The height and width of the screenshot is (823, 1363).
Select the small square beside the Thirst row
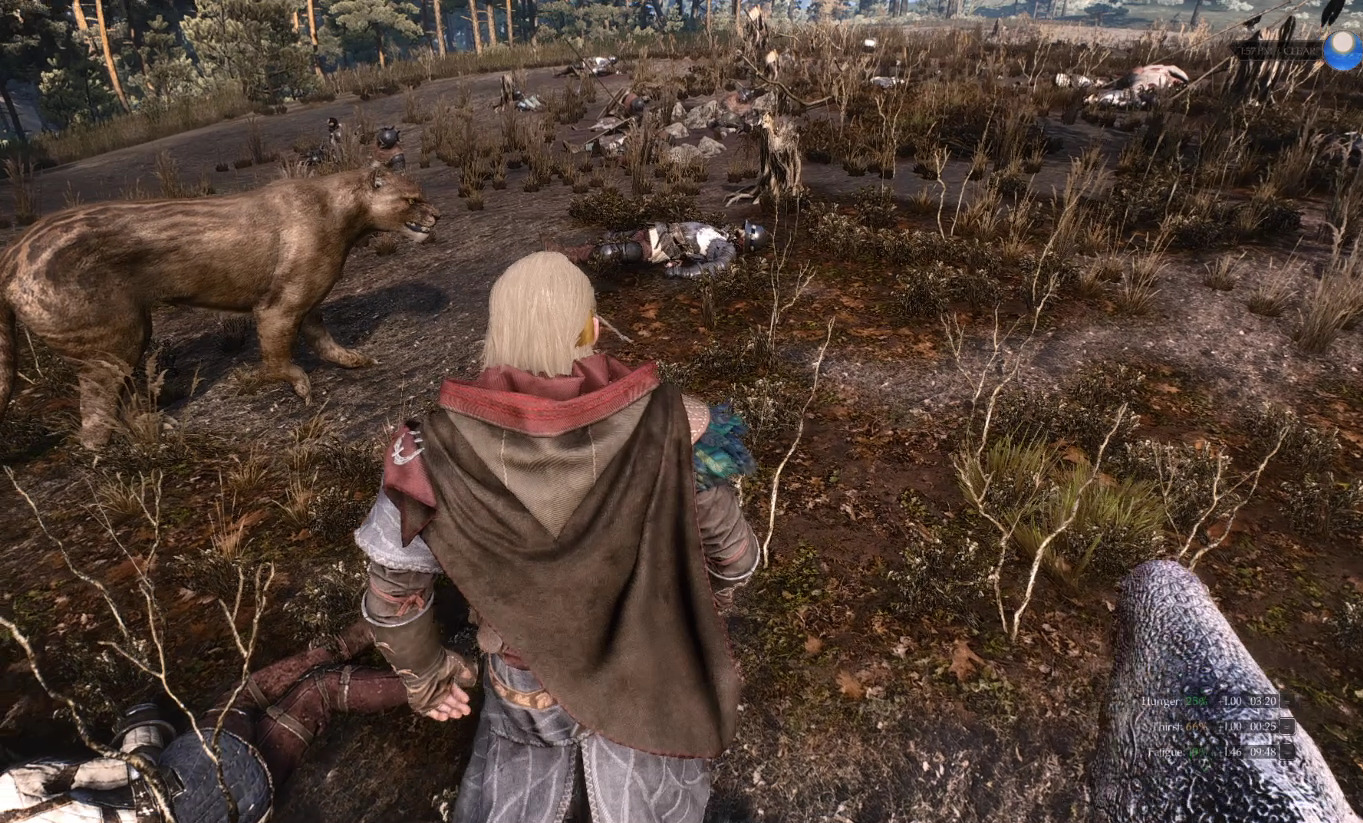coord(1288,727)
